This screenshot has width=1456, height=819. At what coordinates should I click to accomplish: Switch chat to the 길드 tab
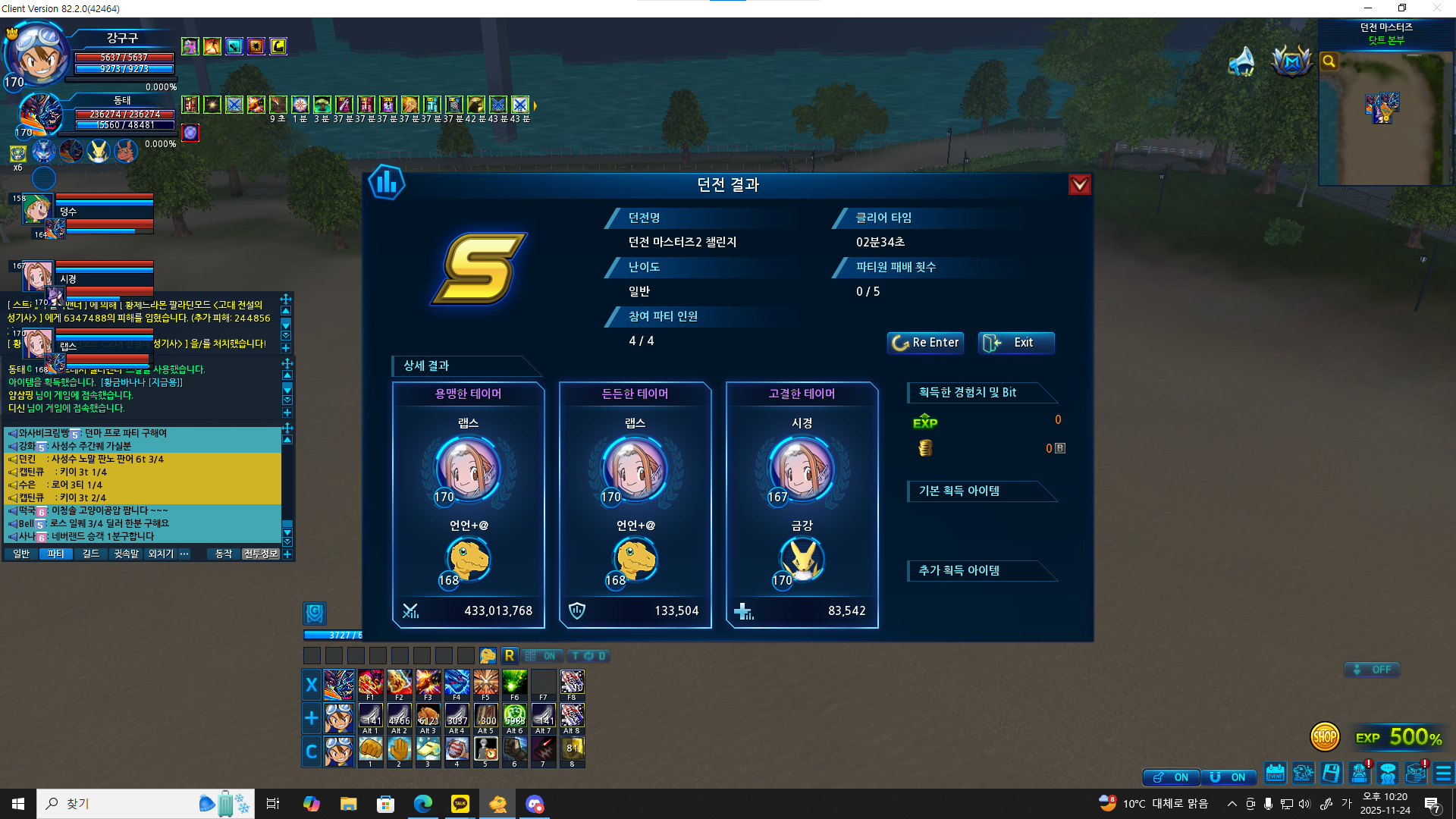(x=91, y=554)
